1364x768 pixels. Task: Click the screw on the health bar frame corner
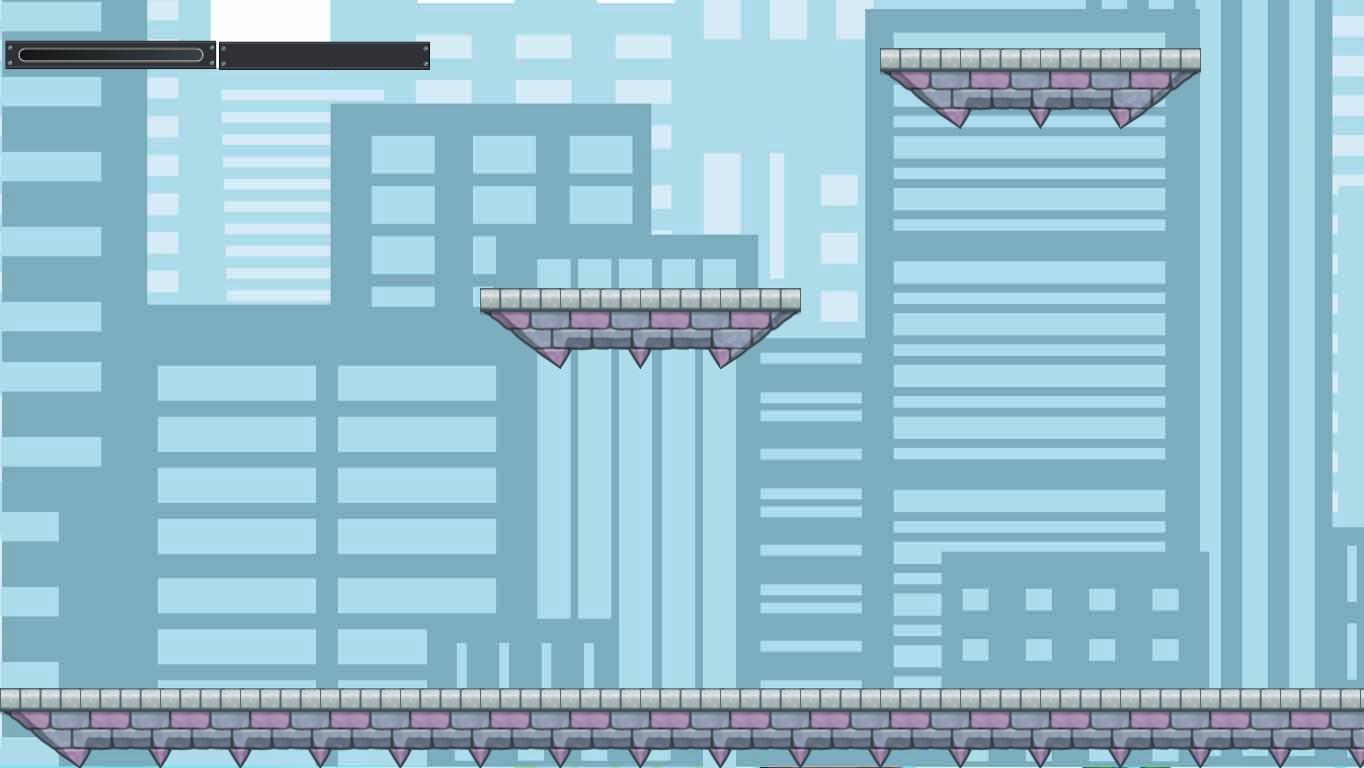12,47
